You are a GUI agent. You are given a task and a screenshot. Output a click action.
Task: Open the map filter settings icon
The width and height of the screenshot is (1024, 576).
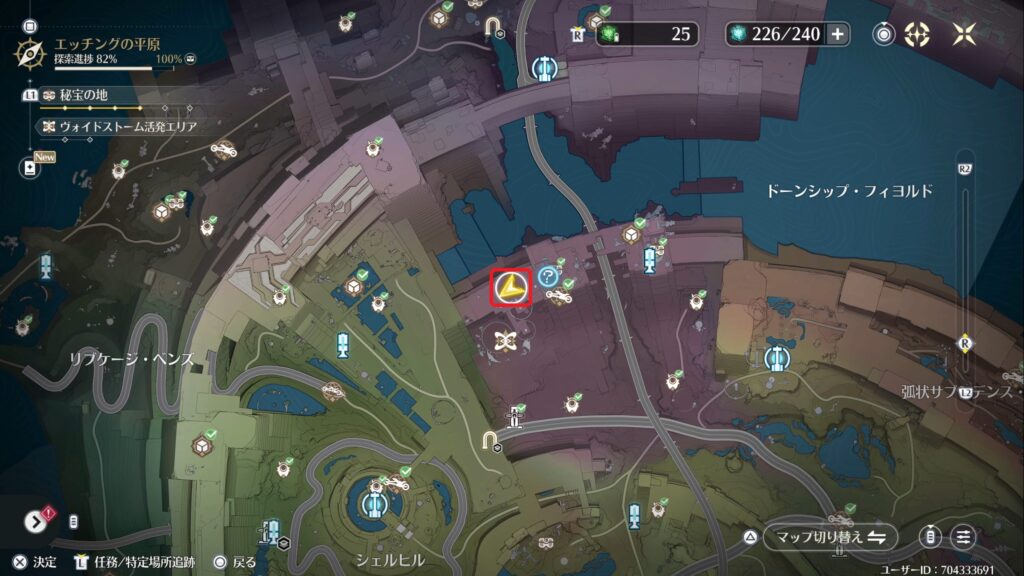click(962, 537)
